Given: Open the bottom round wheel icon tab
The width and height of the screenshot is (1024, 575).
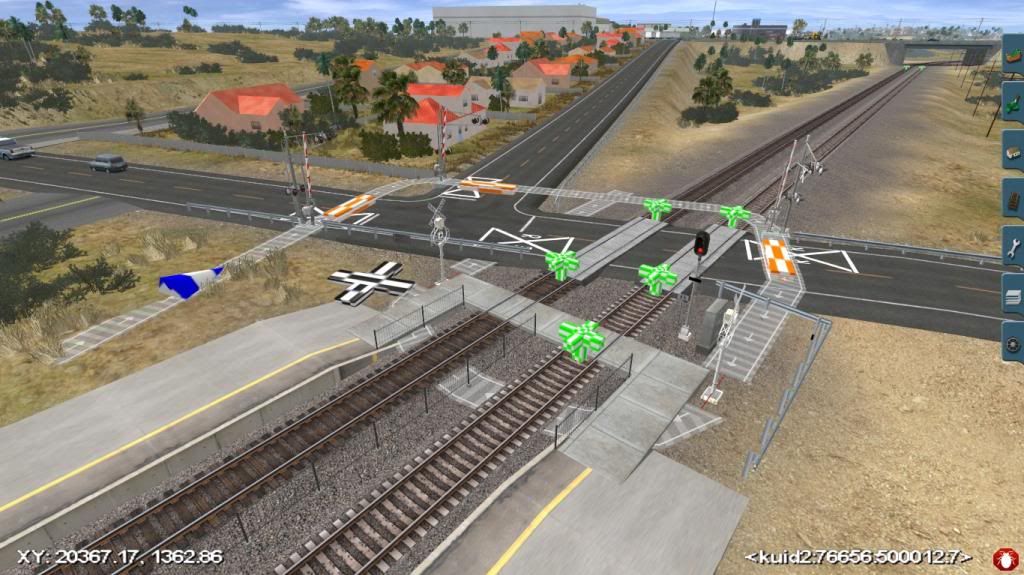Looking at the screenshot, I should tap(1013, 342).
